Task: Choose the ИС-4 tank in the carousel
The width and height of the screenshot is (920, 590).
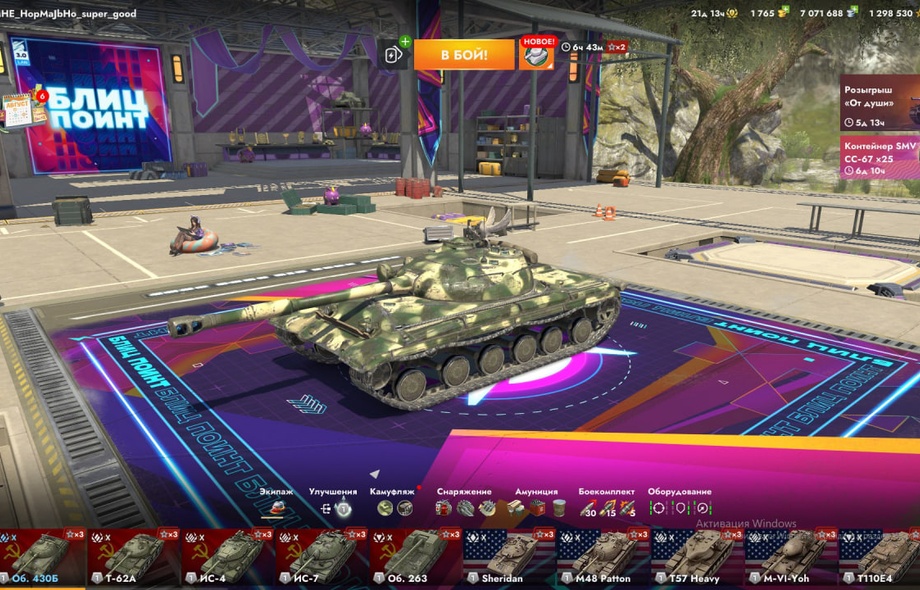Action: point(228,558)
